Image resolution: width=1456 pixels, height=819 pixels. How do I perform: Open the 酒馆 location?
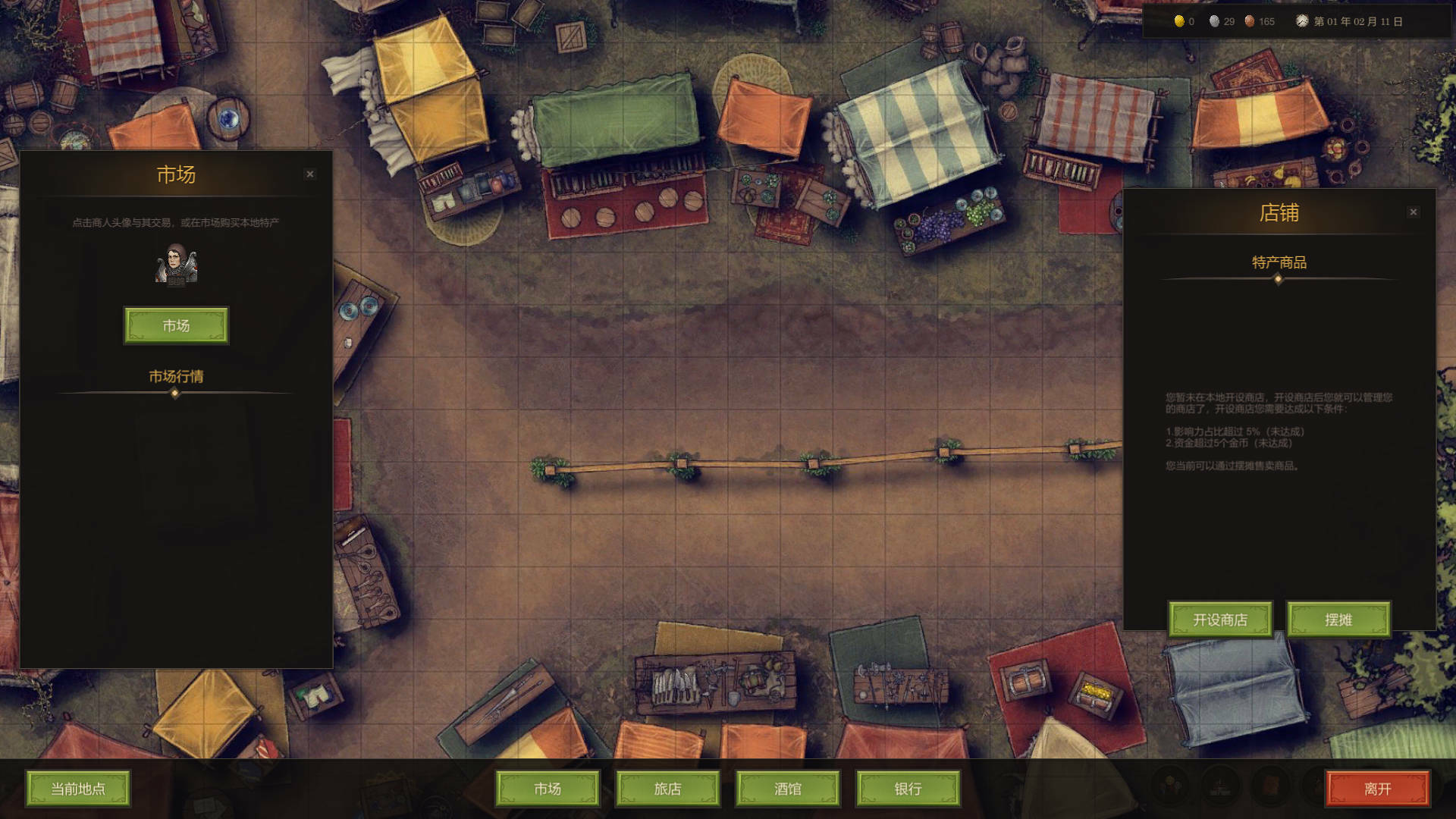787,789
